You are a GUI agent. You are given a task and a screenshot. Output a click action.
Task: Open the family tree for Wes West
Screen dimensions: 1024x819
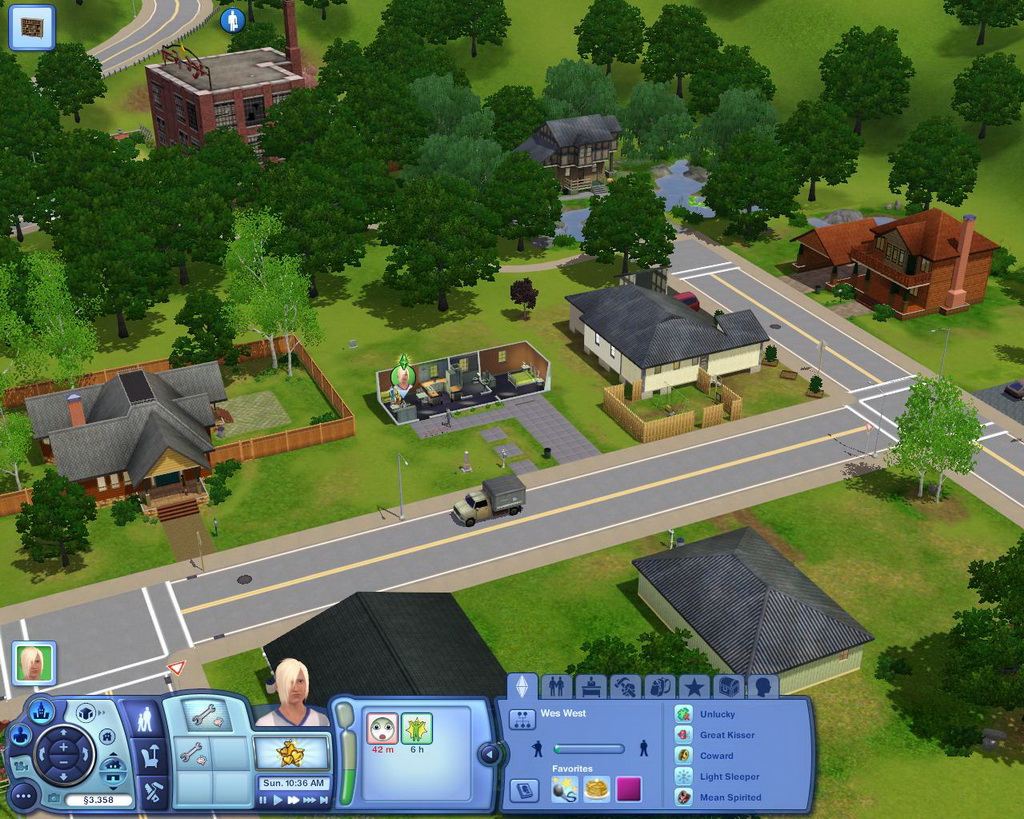coord(522,719)
